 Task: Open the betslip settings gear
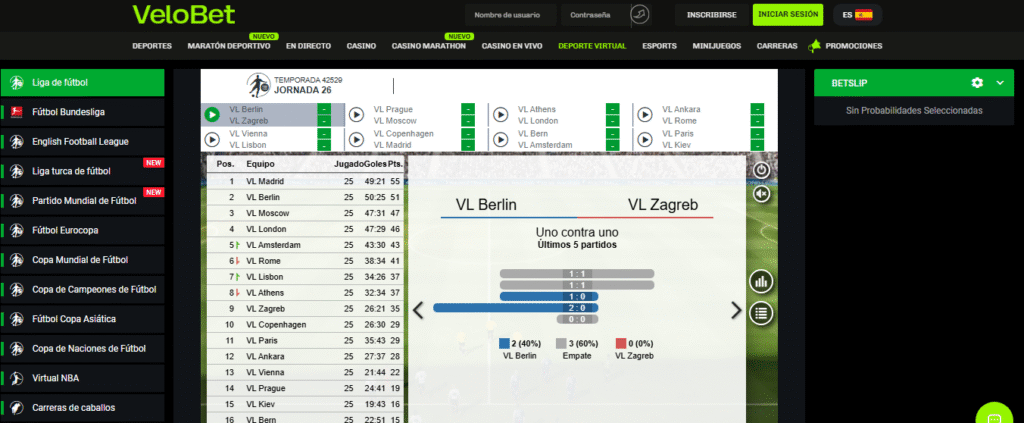point(977,83)
